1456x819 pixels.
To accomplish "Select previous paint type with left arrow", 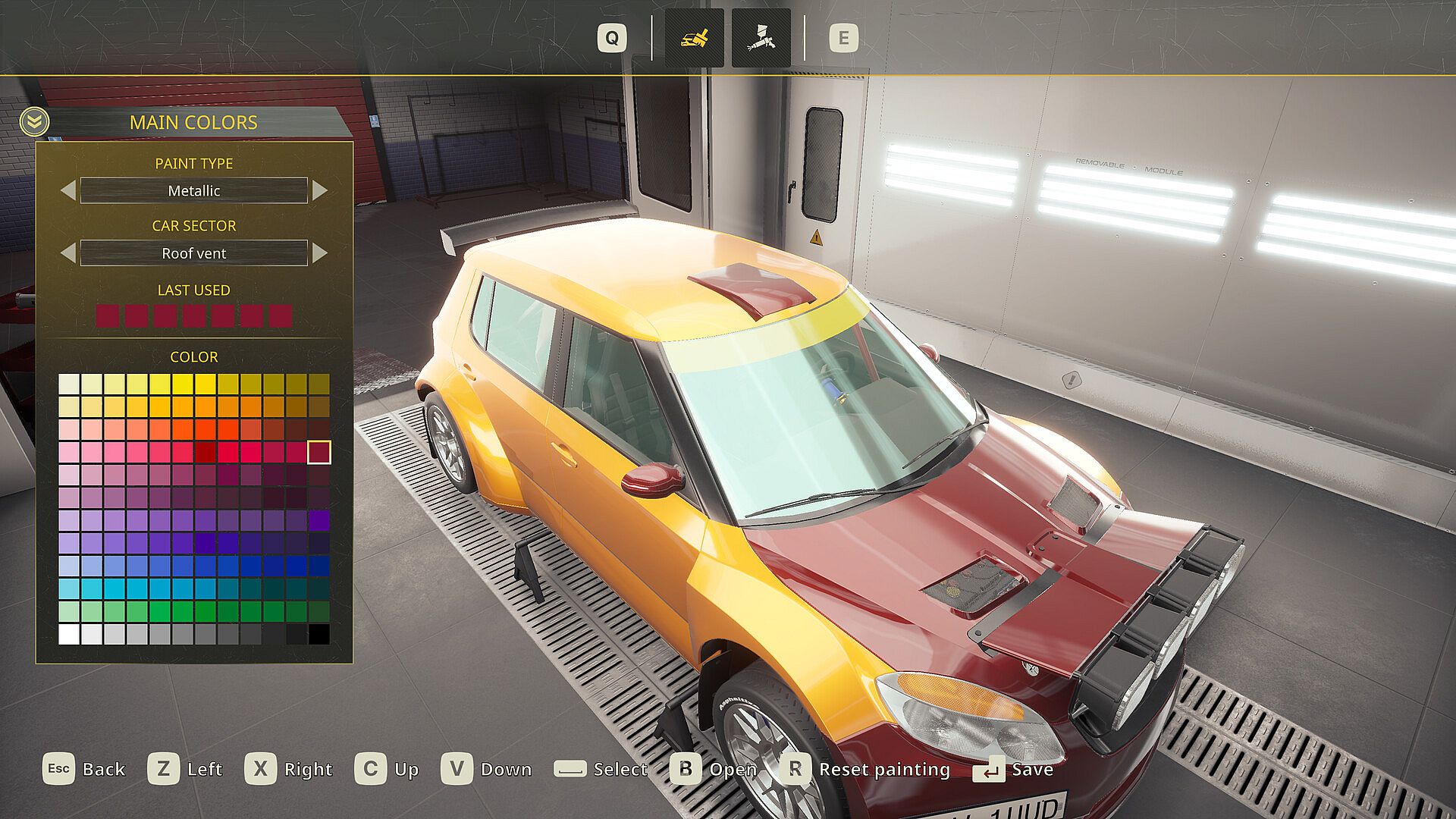I will click(68, 190).
